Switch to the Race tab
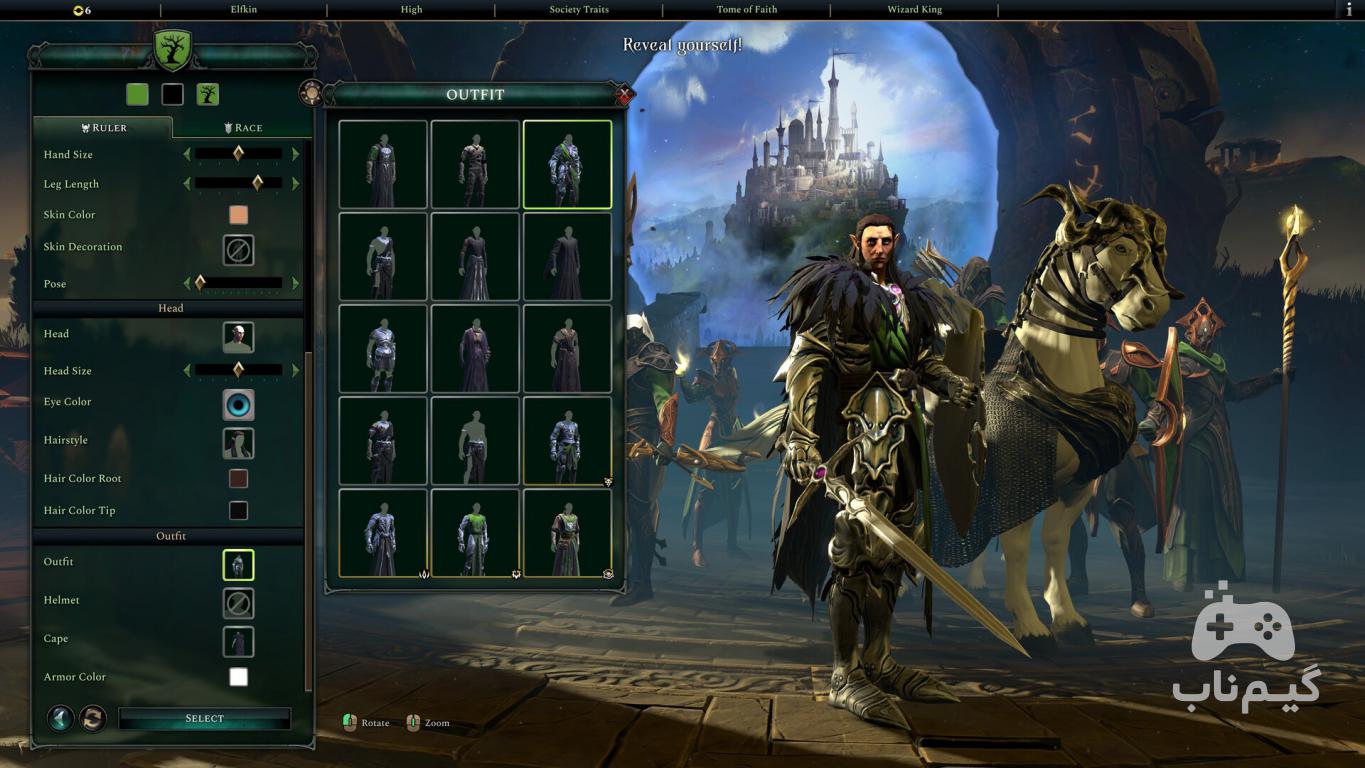Viewport: 1365px width, 768px height. pos(243,128)
